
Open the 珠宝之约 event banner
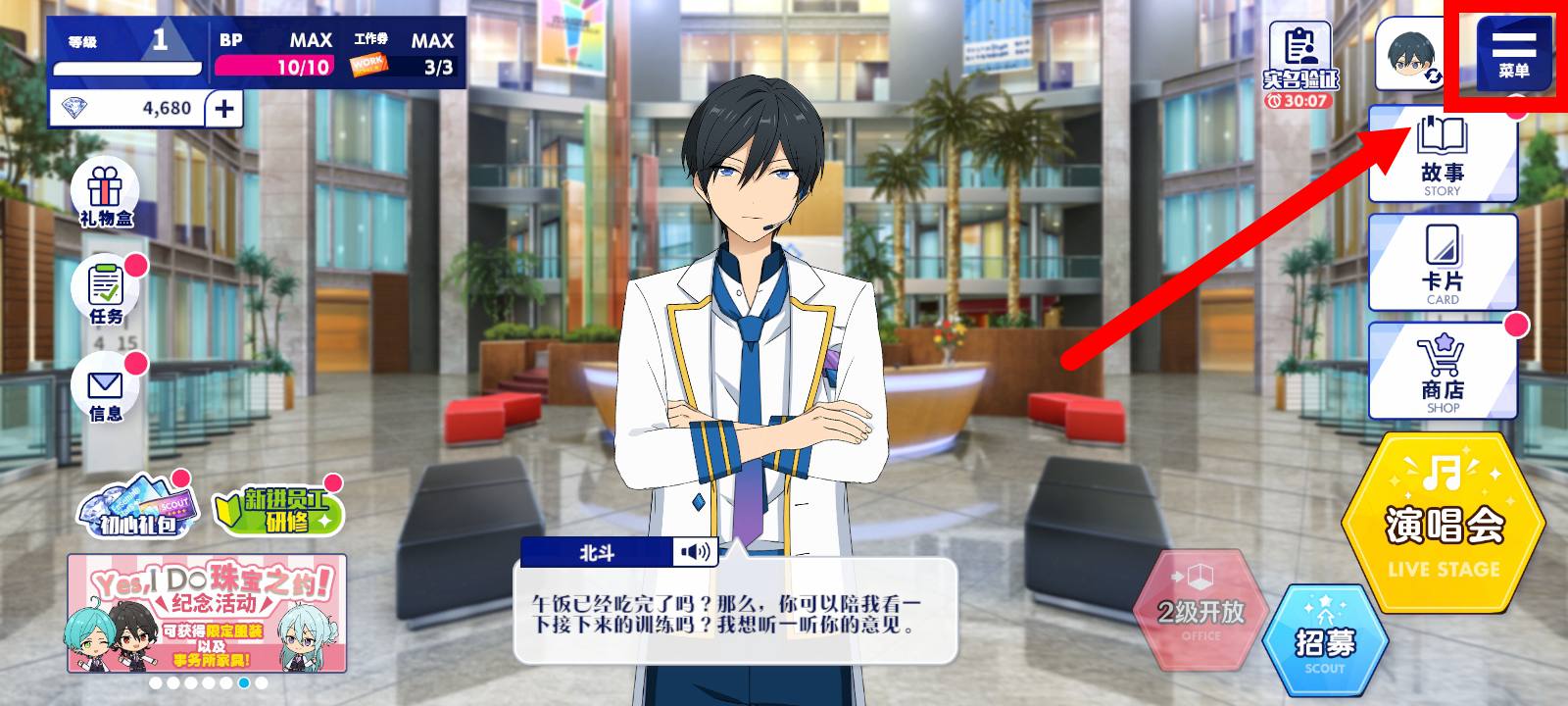coord(207,613)
